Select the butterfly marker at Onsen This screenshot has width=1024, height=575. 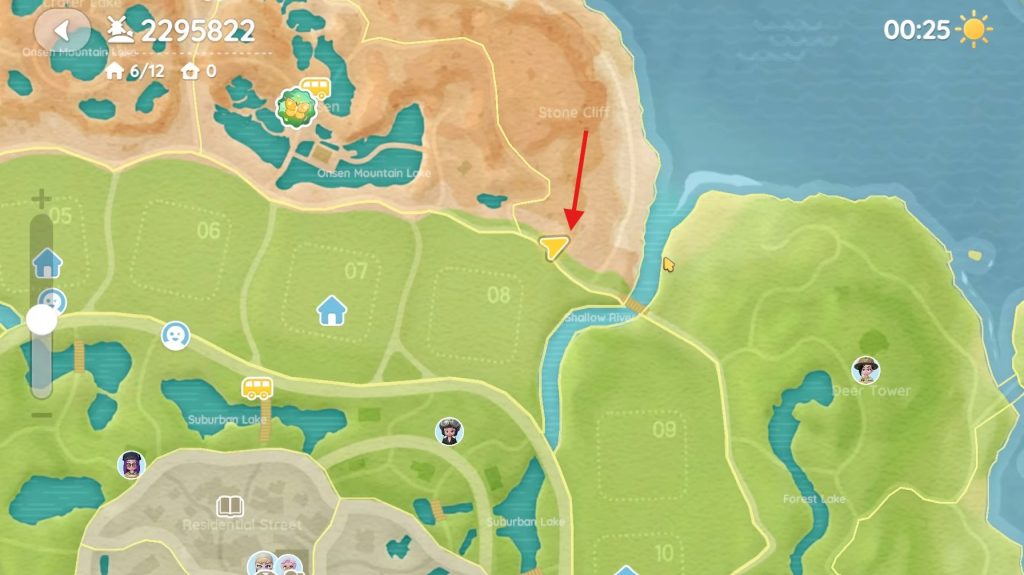pos(296,106)
